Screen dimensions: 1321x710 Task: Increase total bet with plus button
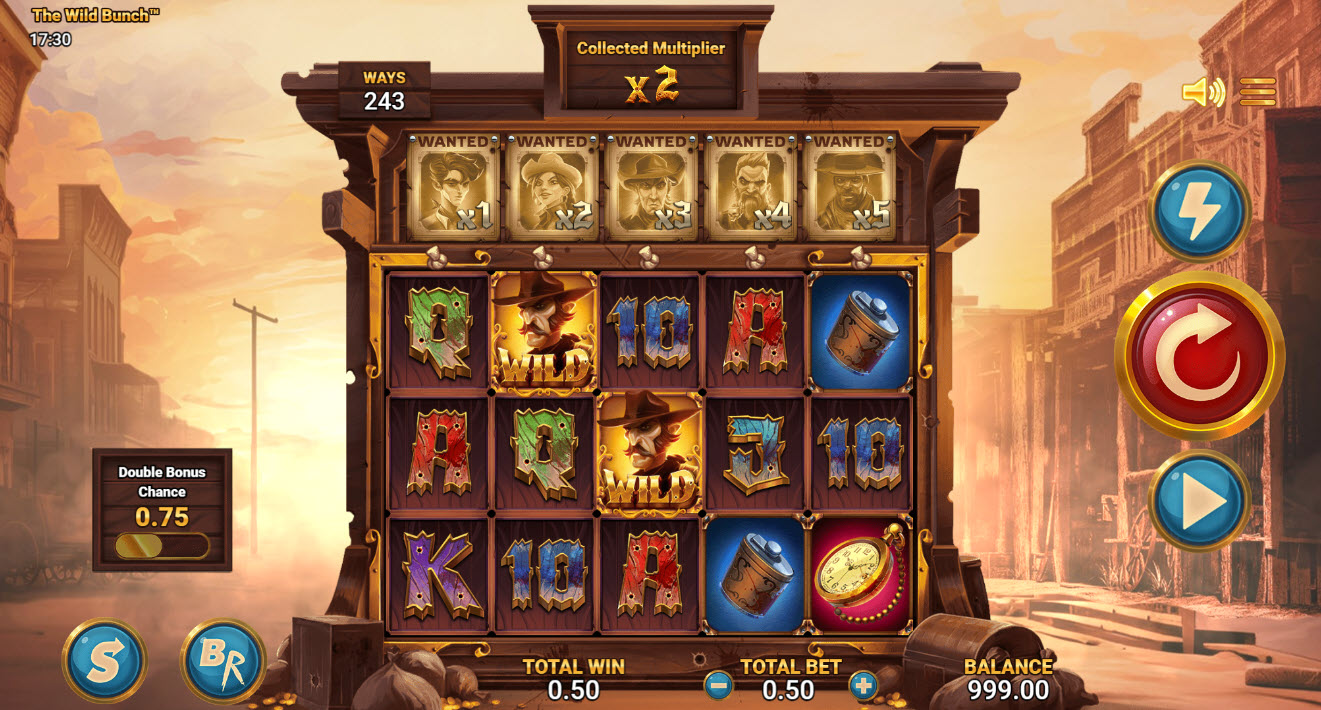863,686
